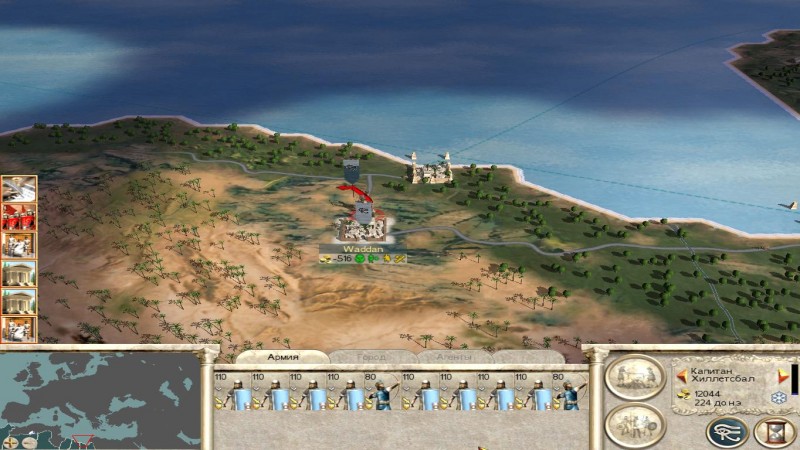The image size is (800, 450).
Task: Open faction overview via the eye button
Action: point(727,431)
